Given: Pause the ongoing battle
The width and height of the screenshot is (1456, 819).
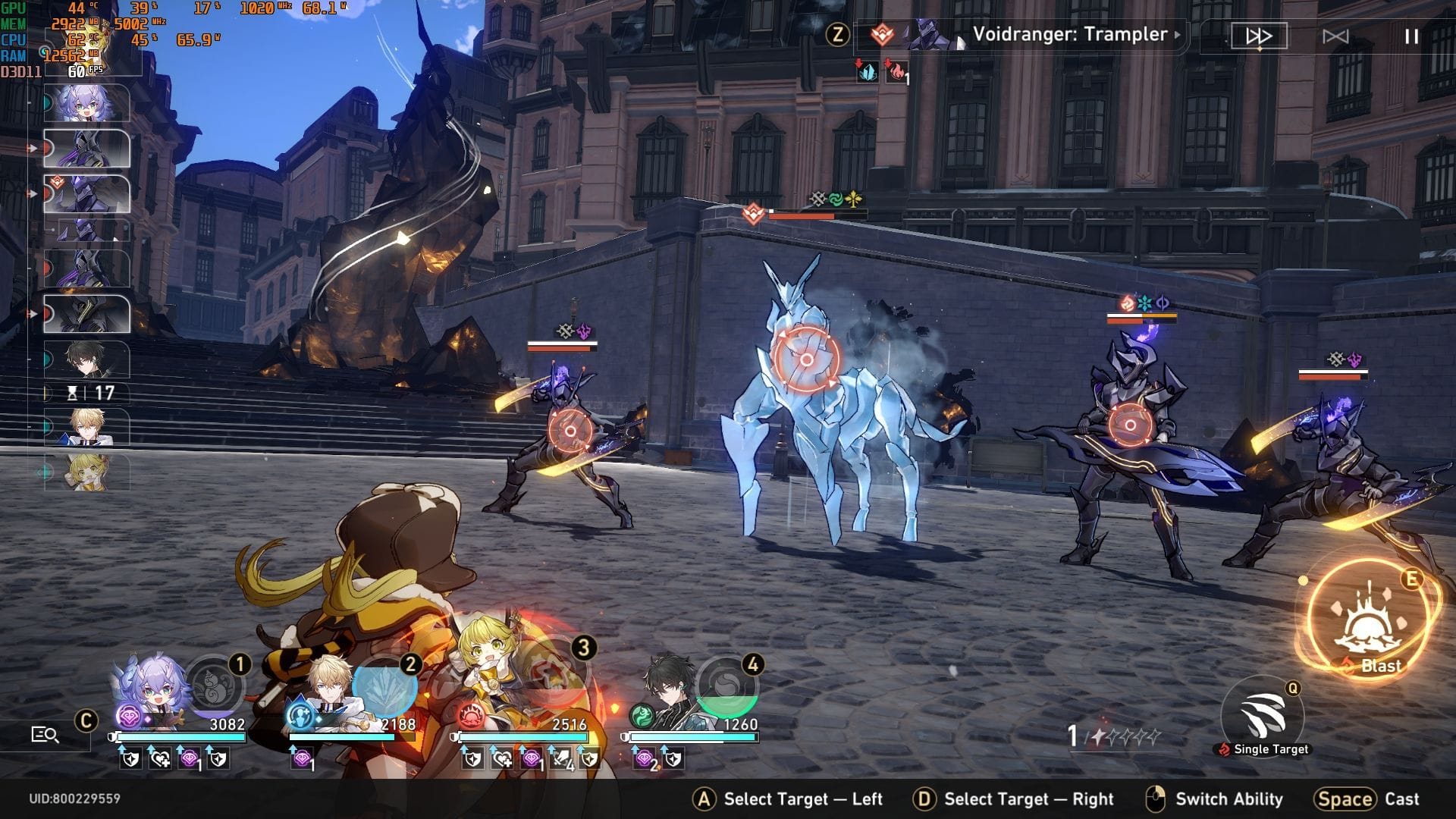Looking at the screenshot, I should 1412,36.
